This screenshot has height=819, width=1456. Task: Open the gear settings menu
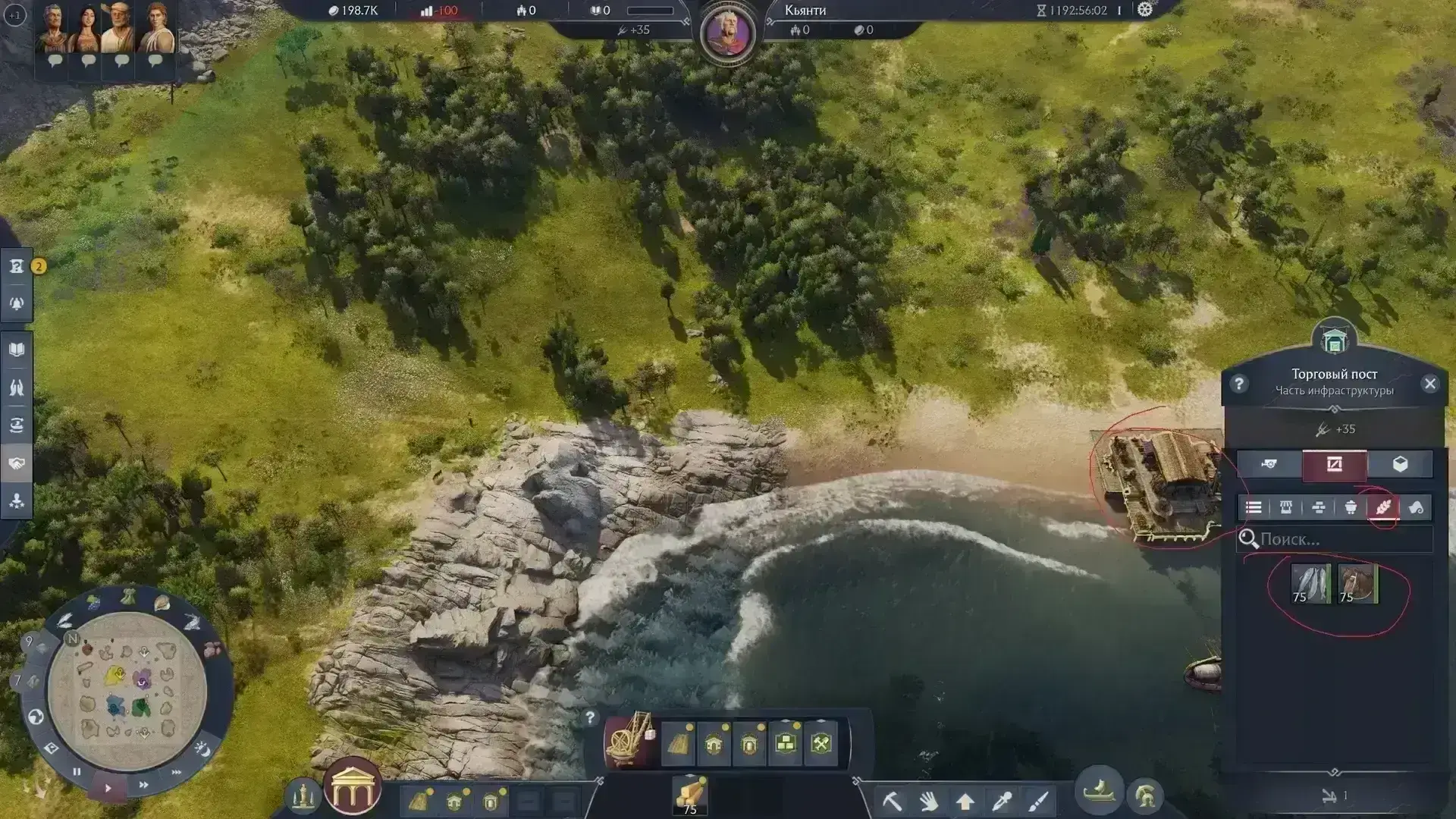click(1145, 10)
